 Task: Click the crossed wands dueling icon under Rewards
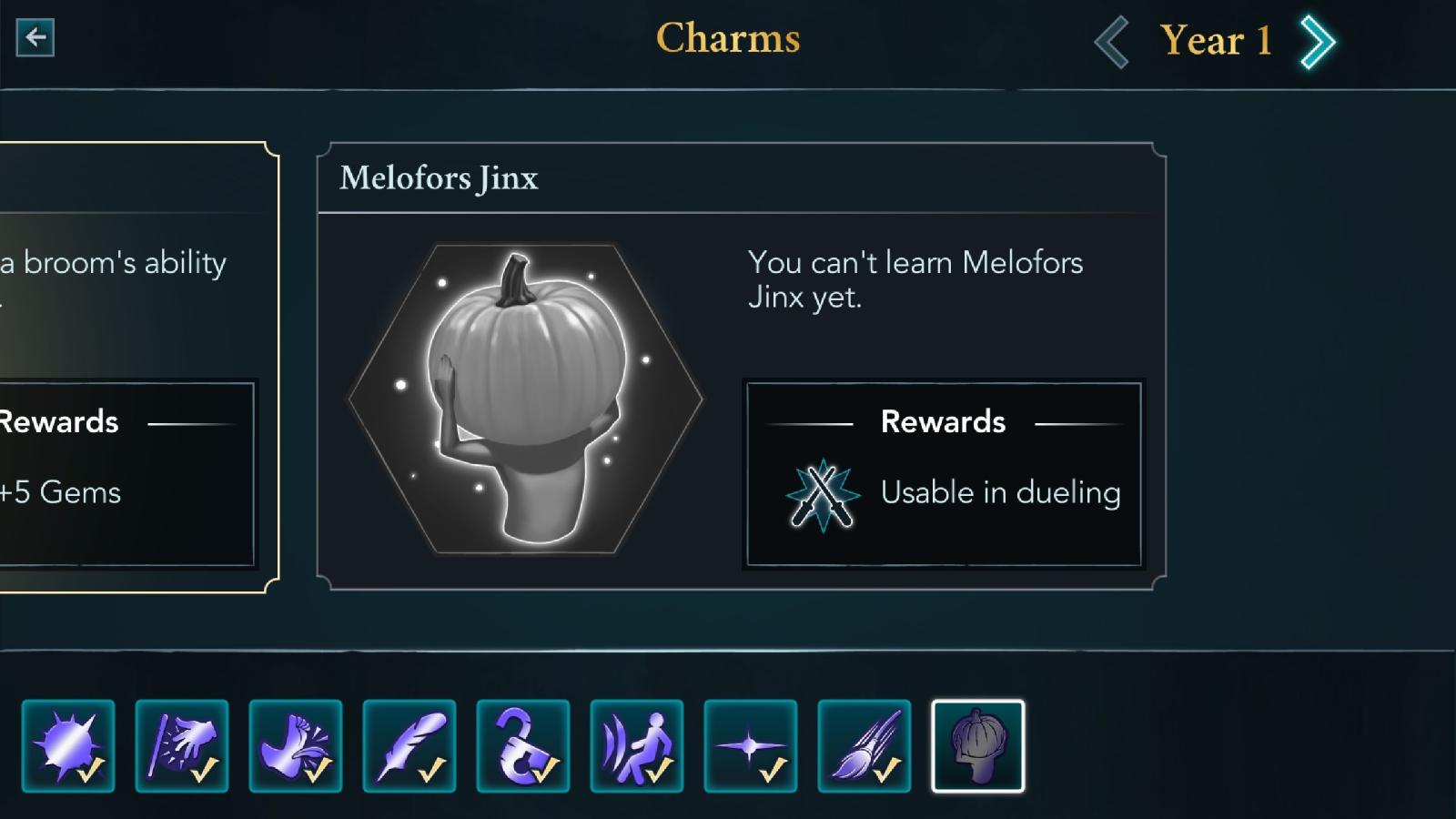tap(820, 494)
